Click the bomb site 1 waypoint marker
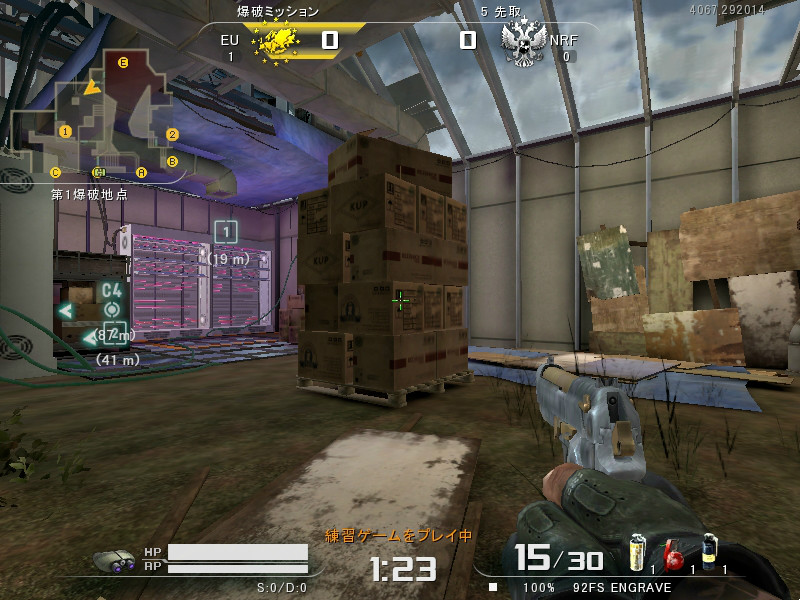This screenshot has width=800, height=600. click(x=226, y=232)
